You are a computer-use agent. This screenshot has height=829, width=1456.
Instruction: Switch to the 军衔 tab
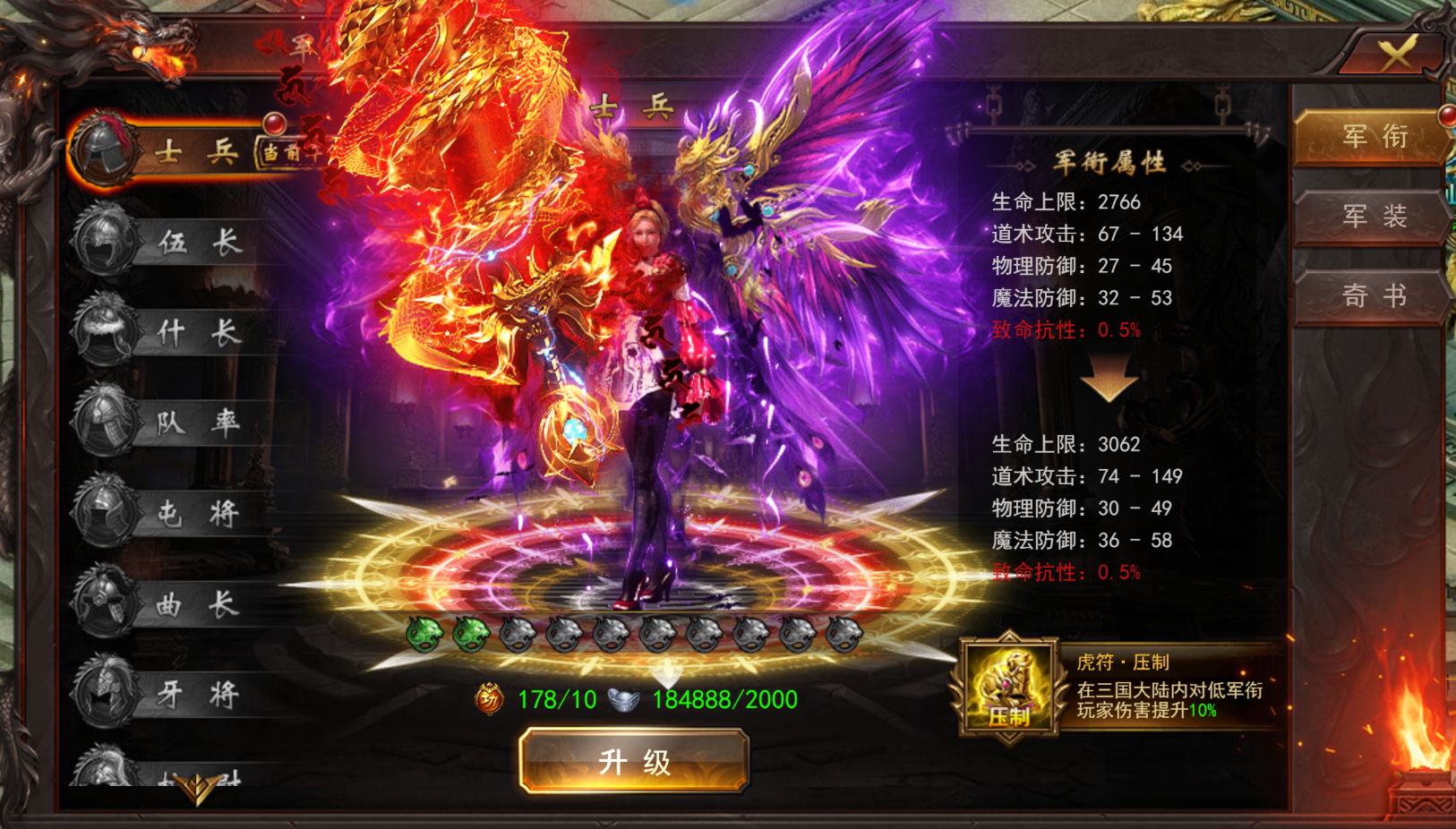1373,137
